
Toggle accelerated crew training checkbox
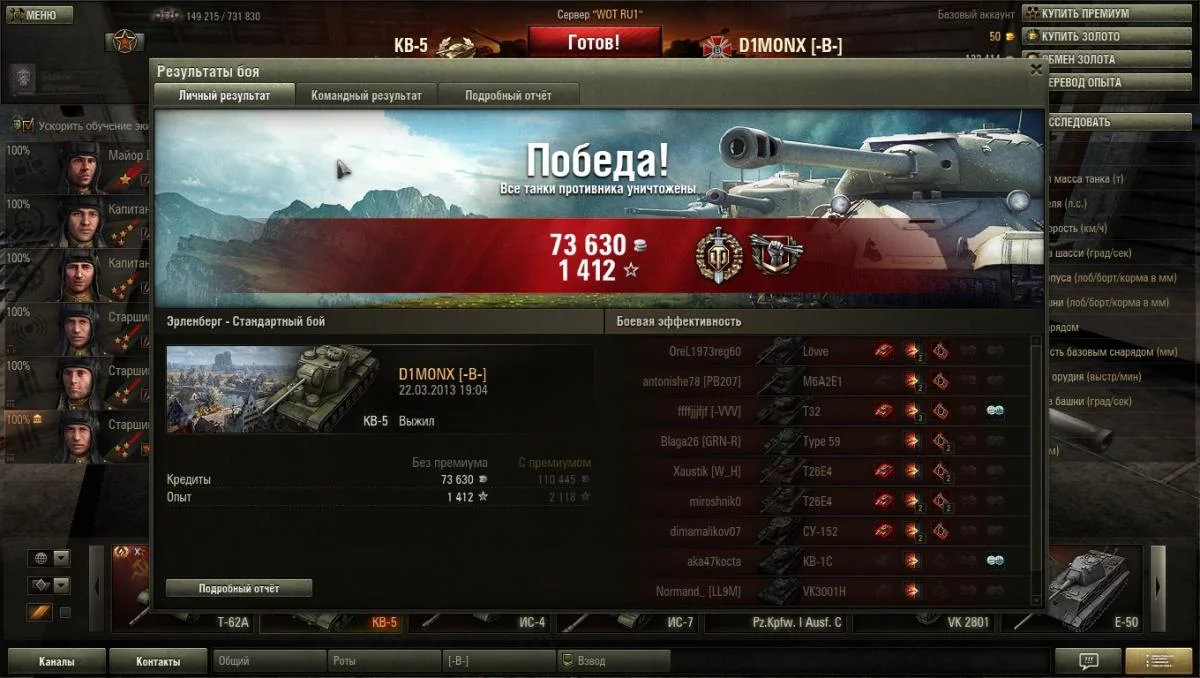pos(28,126)
